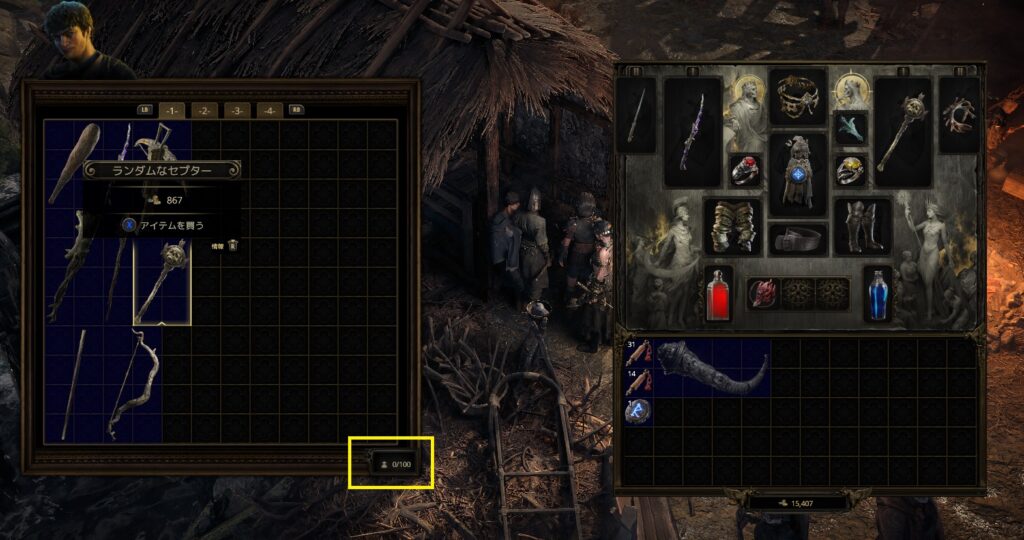Select the blue mana flask slot
Image resolution: width=1024 pixels, height=540 pixels.
pyautogui.click(x=877, y=294)
